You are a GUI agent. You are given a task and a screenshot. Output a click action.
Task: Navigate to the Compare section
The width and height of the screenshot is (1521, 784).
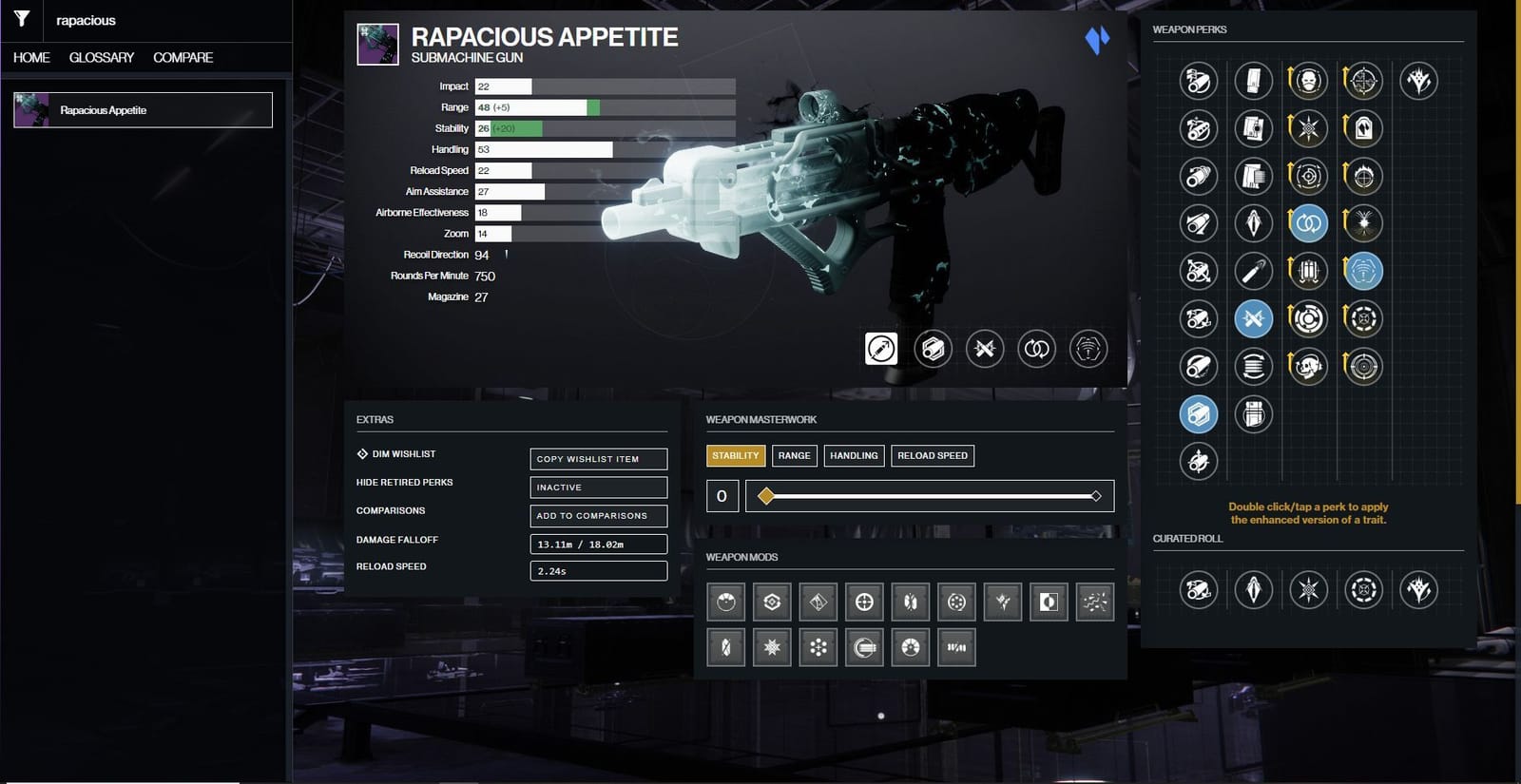[182, 57]
